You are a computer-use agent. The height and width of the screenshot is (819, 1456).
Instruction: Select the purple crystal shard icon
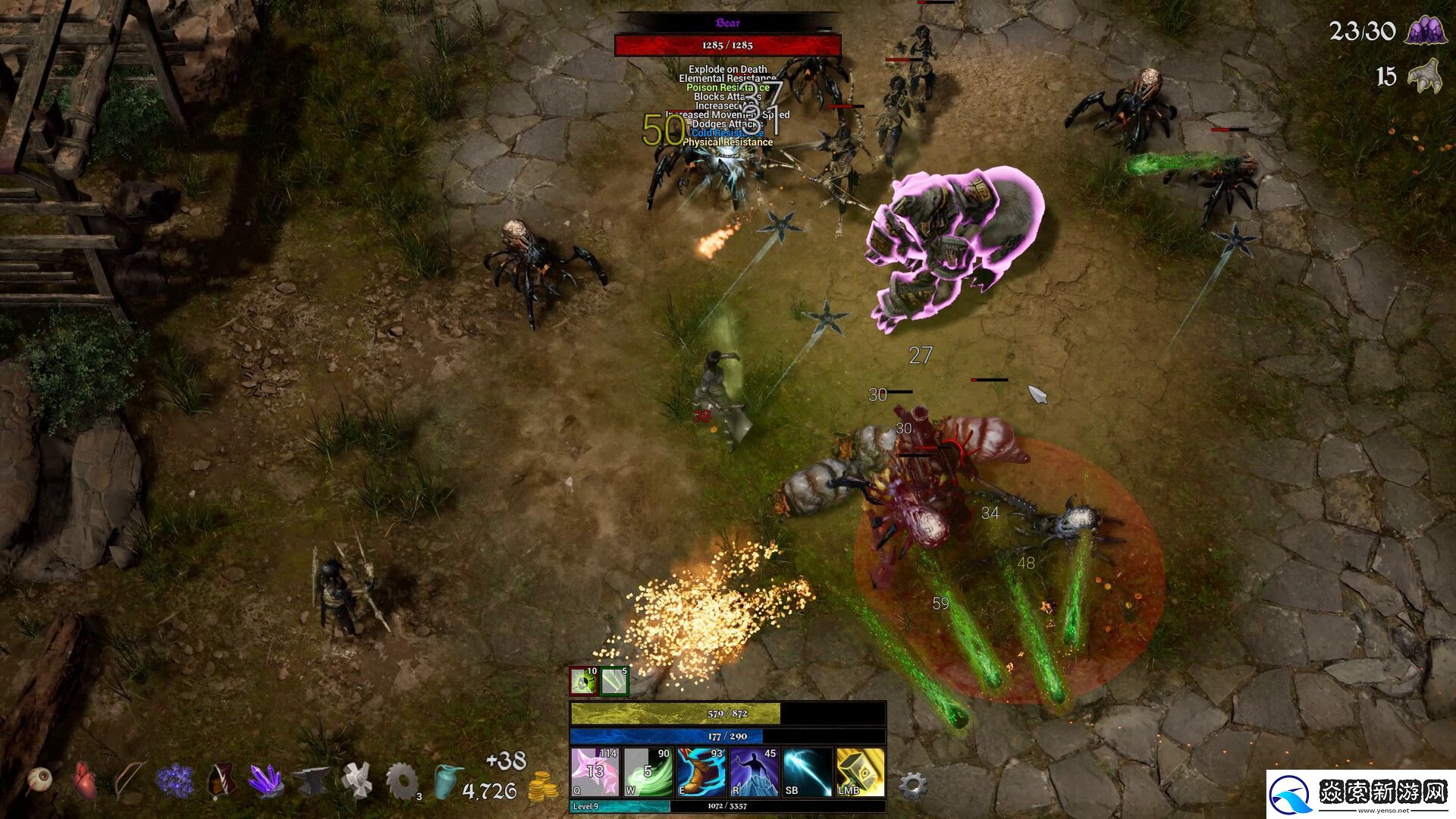click(x=265, y=780)
